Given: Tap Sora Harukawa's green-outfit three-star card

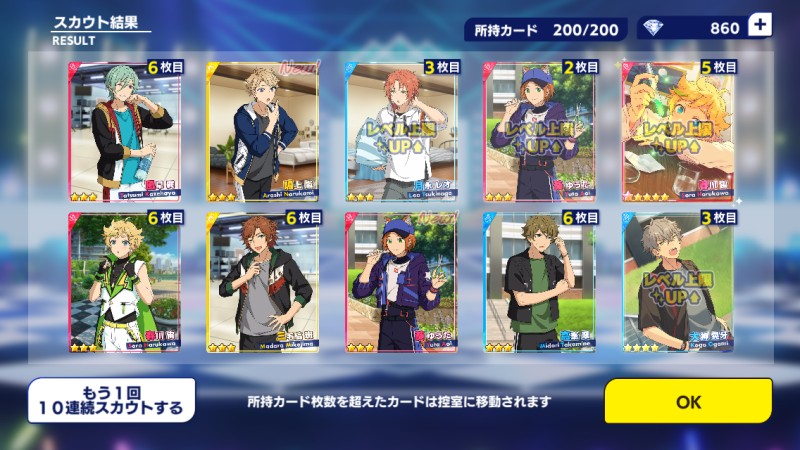Looking at the screenshot, I should (x=122, y=283).
